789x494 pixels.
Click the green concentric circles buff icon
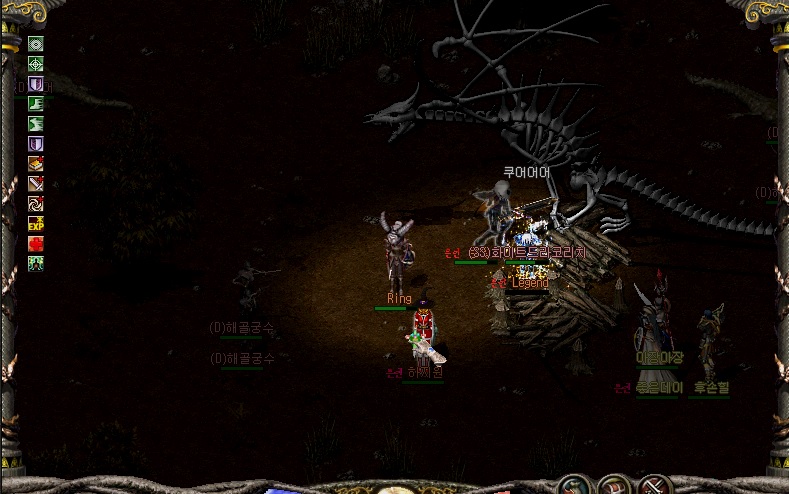(36, 44)
